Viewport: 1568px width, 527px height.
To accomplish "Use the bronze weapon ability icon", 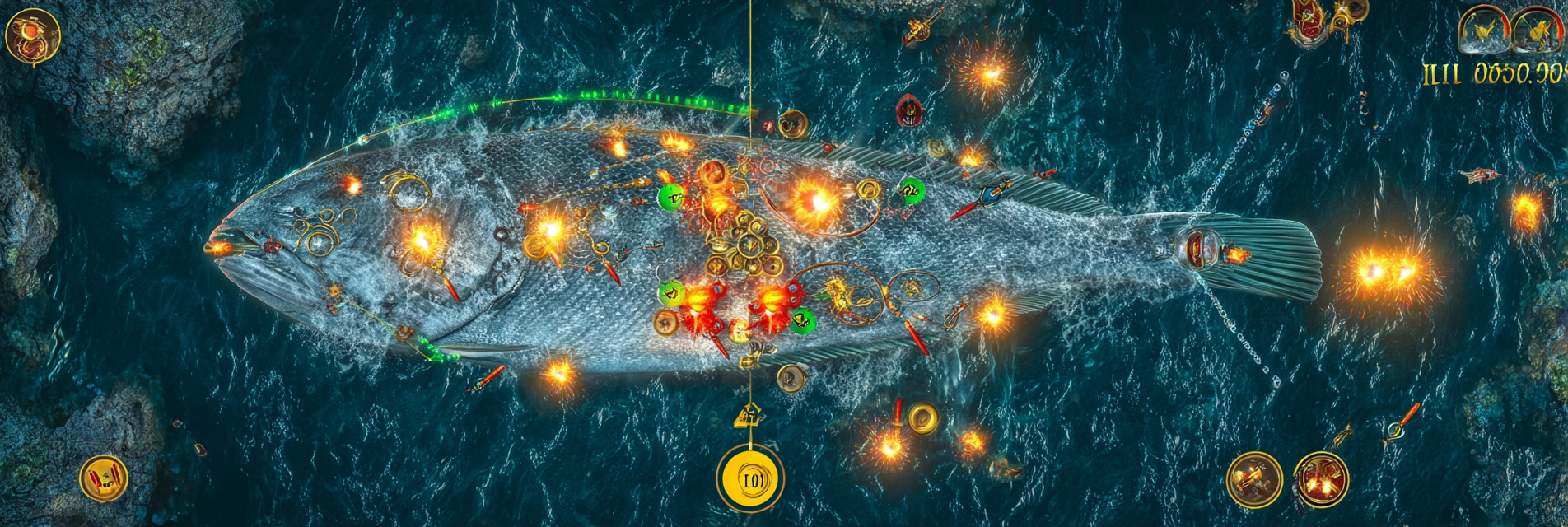I will pyautogui.click(x=1254, y=479).
